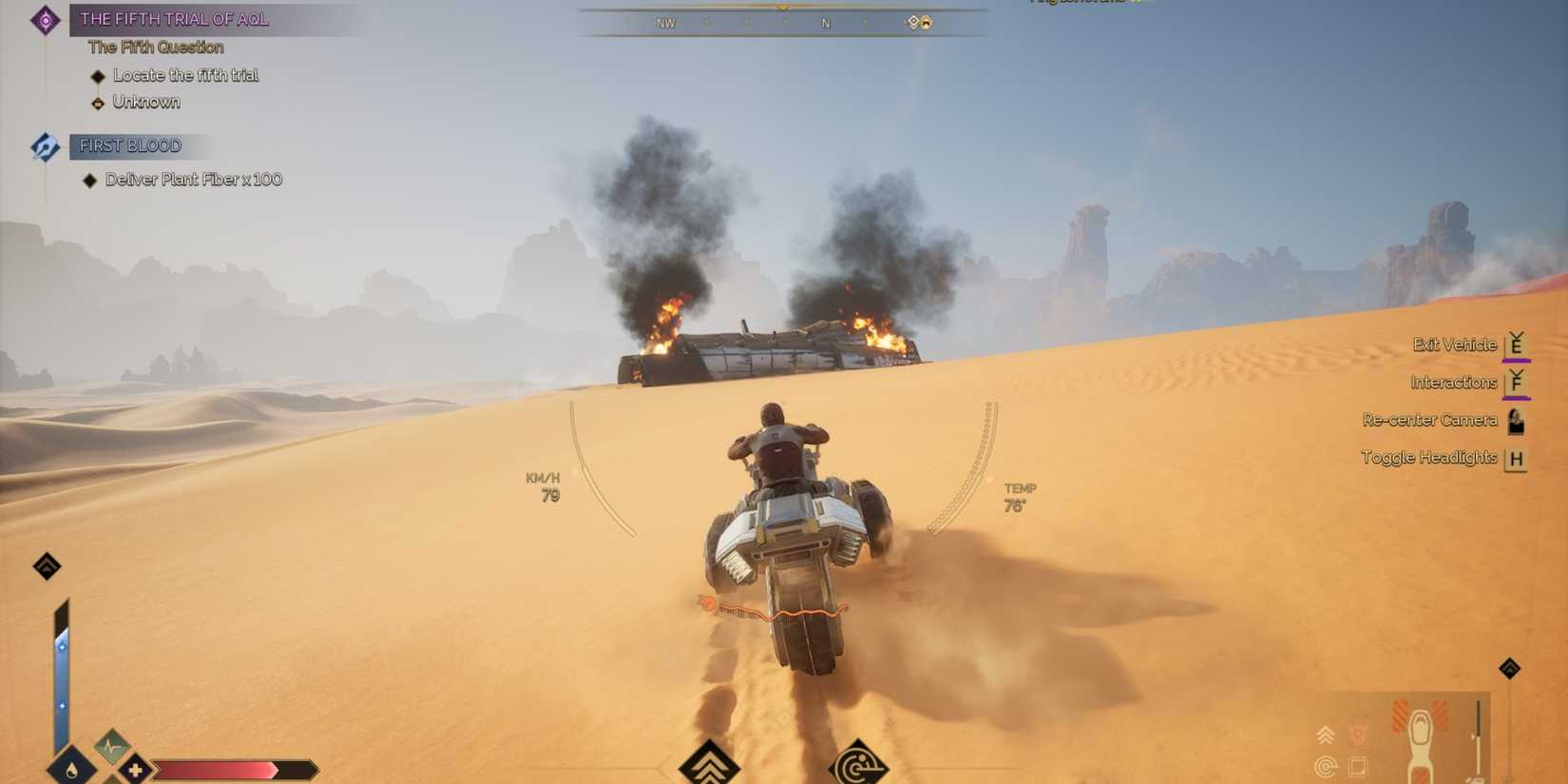
Task: Select the double-chevron boost icon at bottom center
Action: [x=708, y=763]
